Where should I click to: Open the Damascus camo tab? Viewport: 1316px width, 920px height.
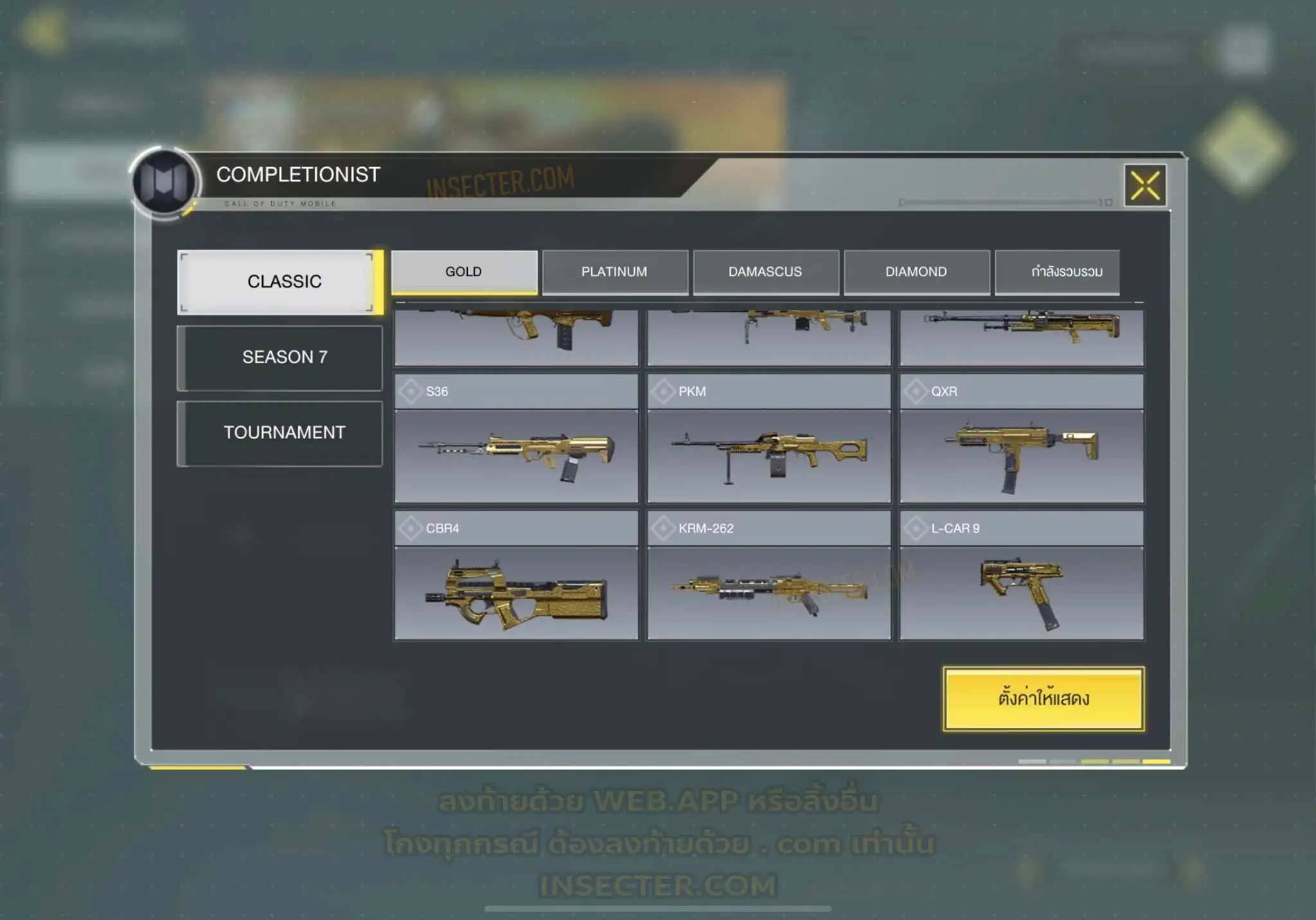click(765, 272)
